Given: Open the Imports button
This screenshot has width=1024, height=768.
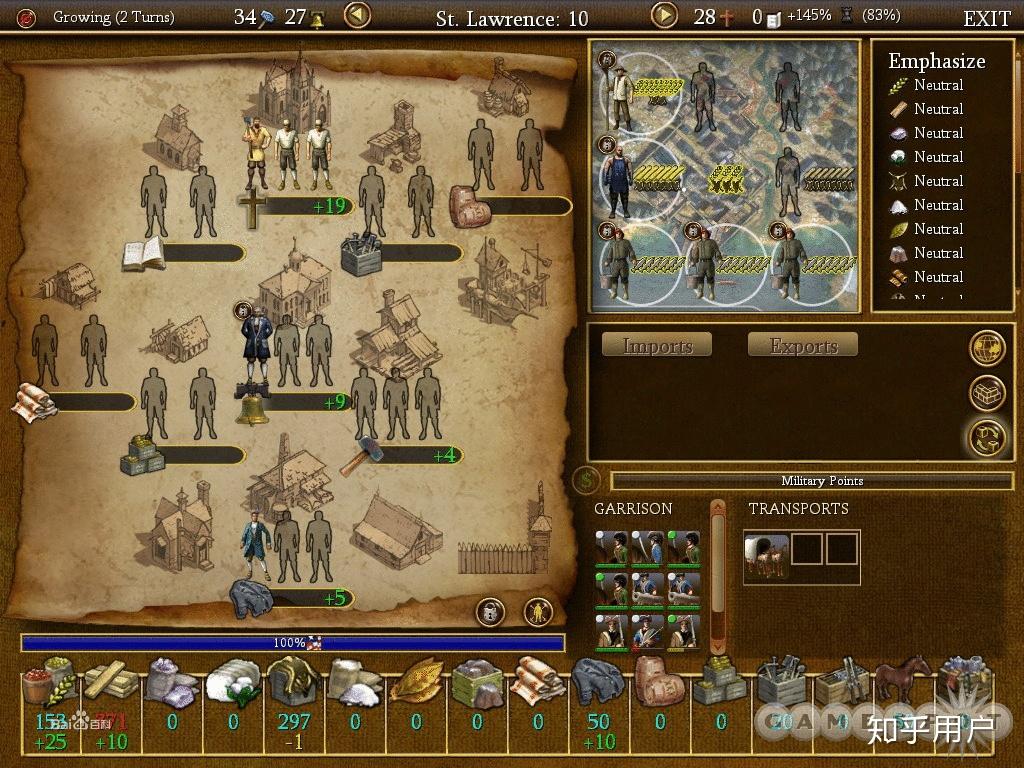Looking at the screenshot, I should point(657,346).
